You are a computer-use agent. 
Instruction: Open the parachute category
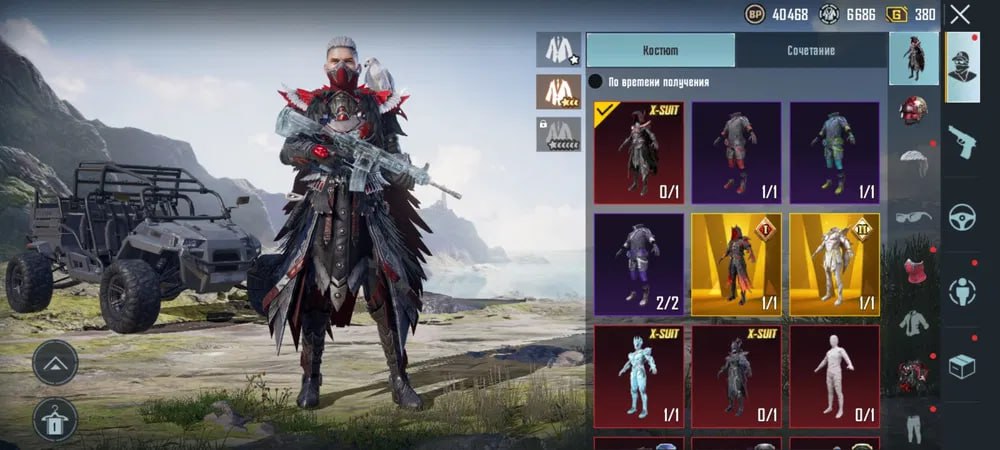point(913,162)
